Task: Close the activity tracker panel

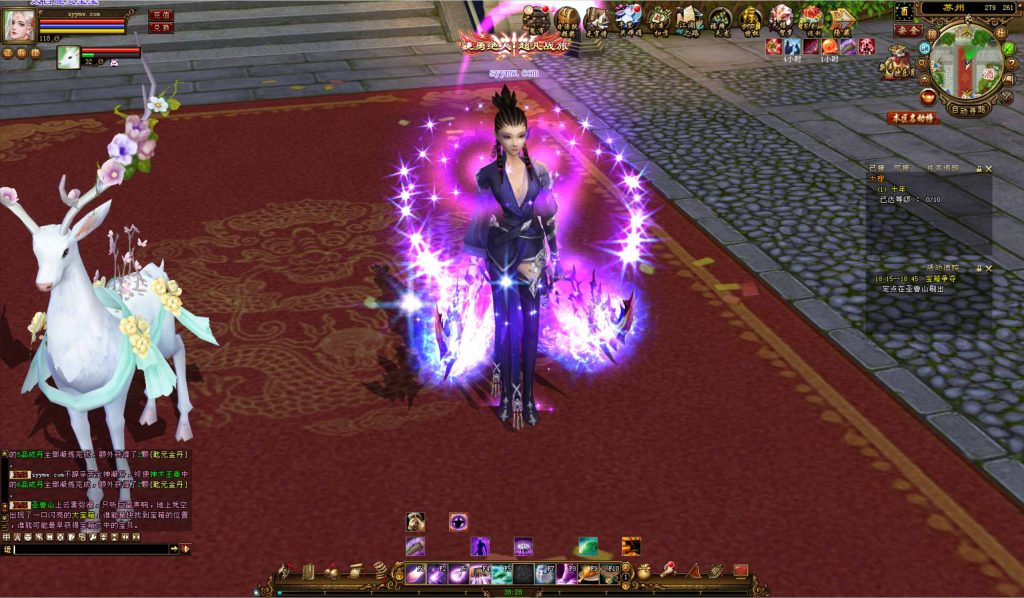Action: [x=988, y=268]
